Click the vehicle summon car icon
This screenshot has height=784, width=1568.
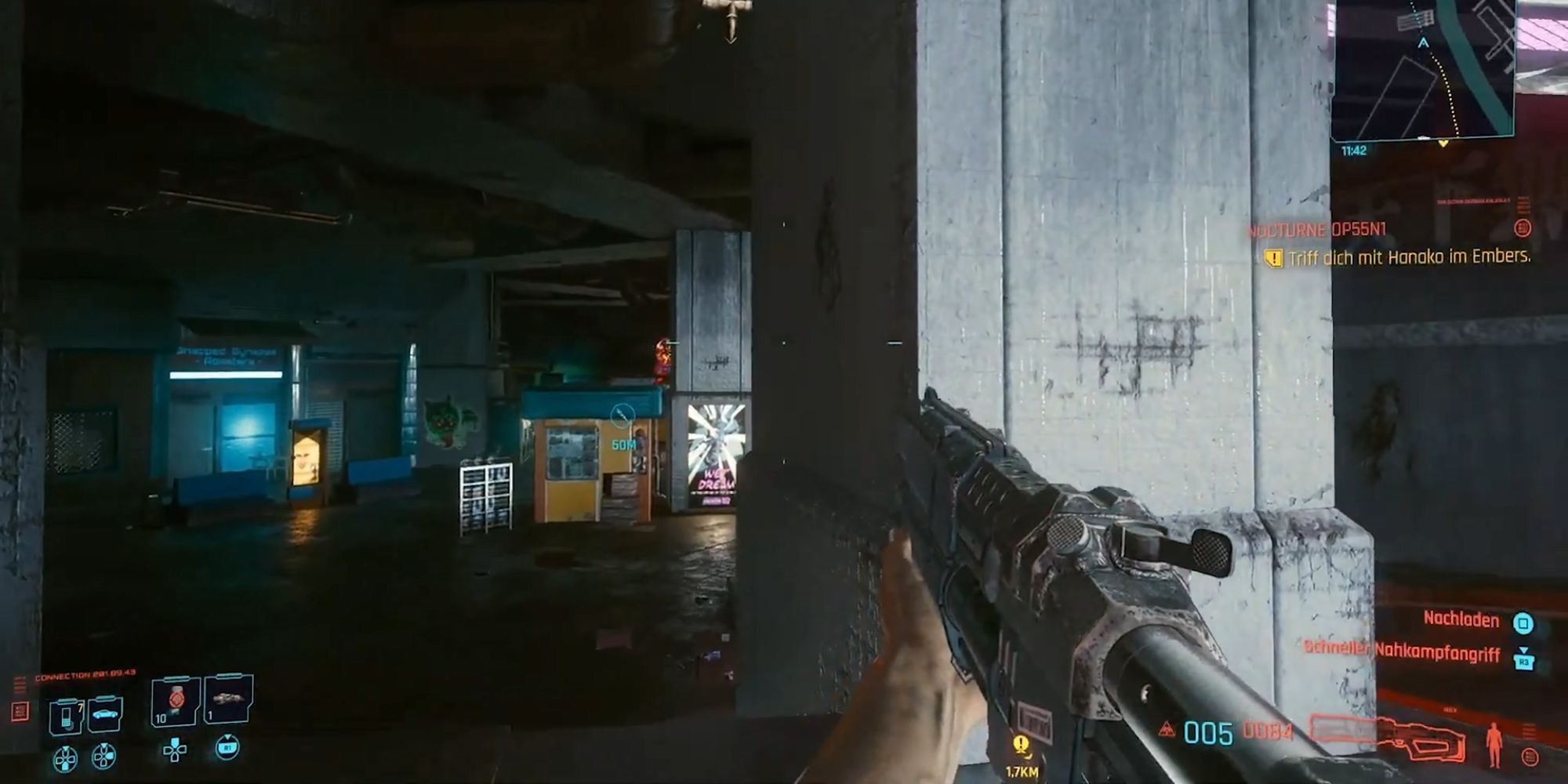(x=103, y=713)
